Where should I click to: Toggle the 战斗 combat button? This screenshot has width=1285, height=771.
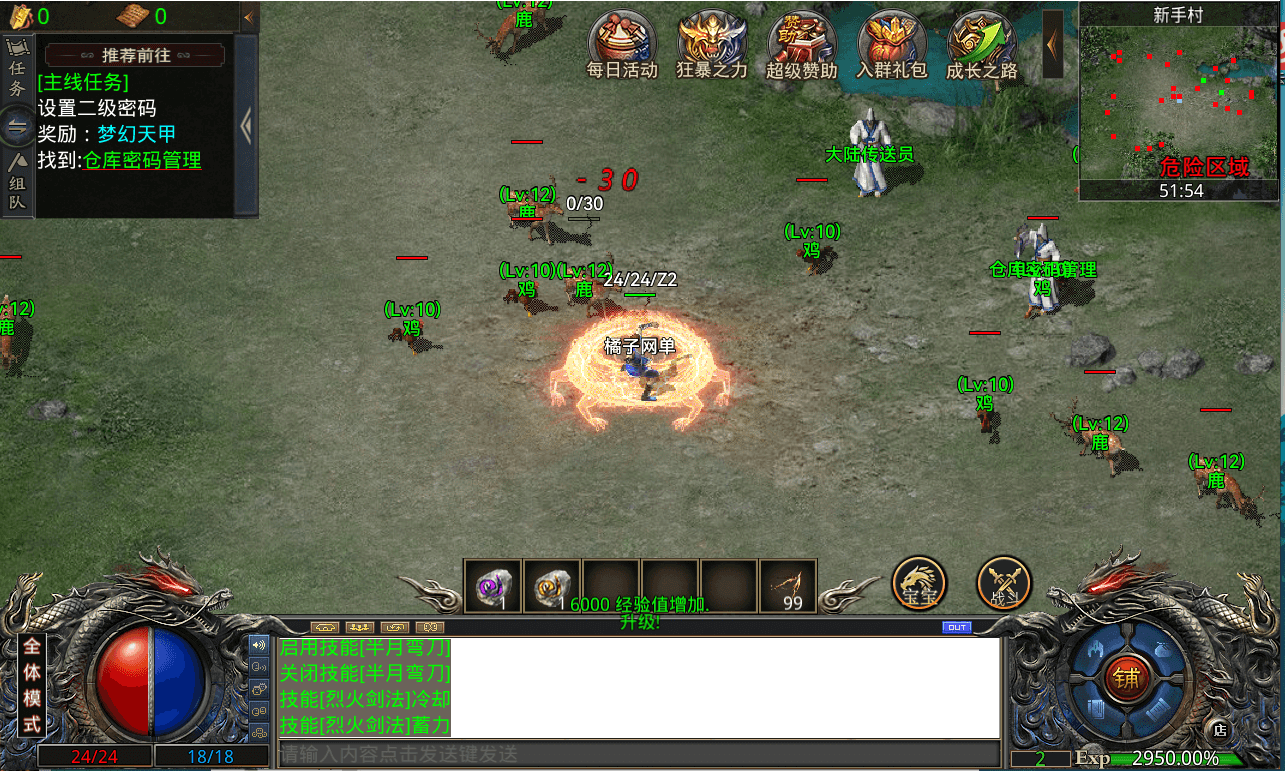pos(1003,582)
